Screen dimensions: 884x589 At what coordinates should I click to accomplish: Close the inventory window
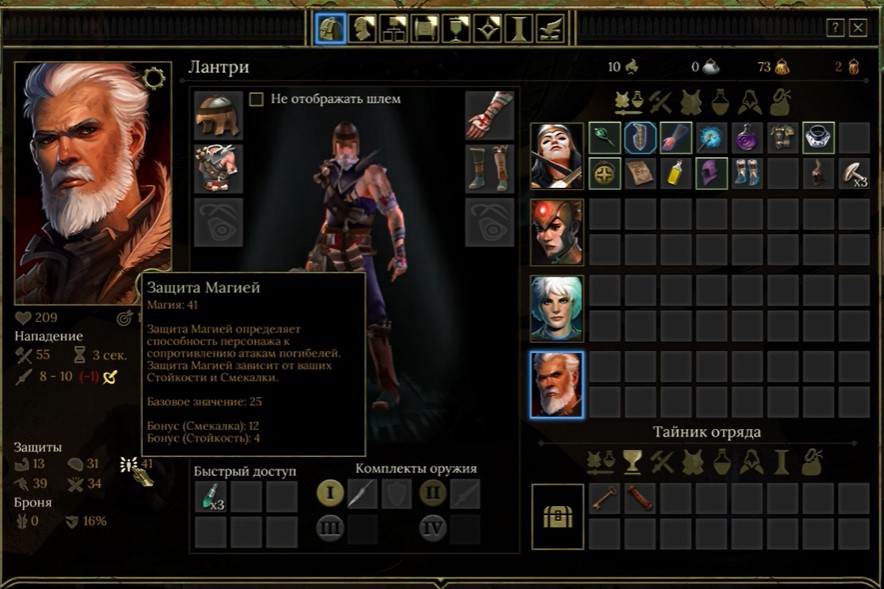tap(857, 28)
